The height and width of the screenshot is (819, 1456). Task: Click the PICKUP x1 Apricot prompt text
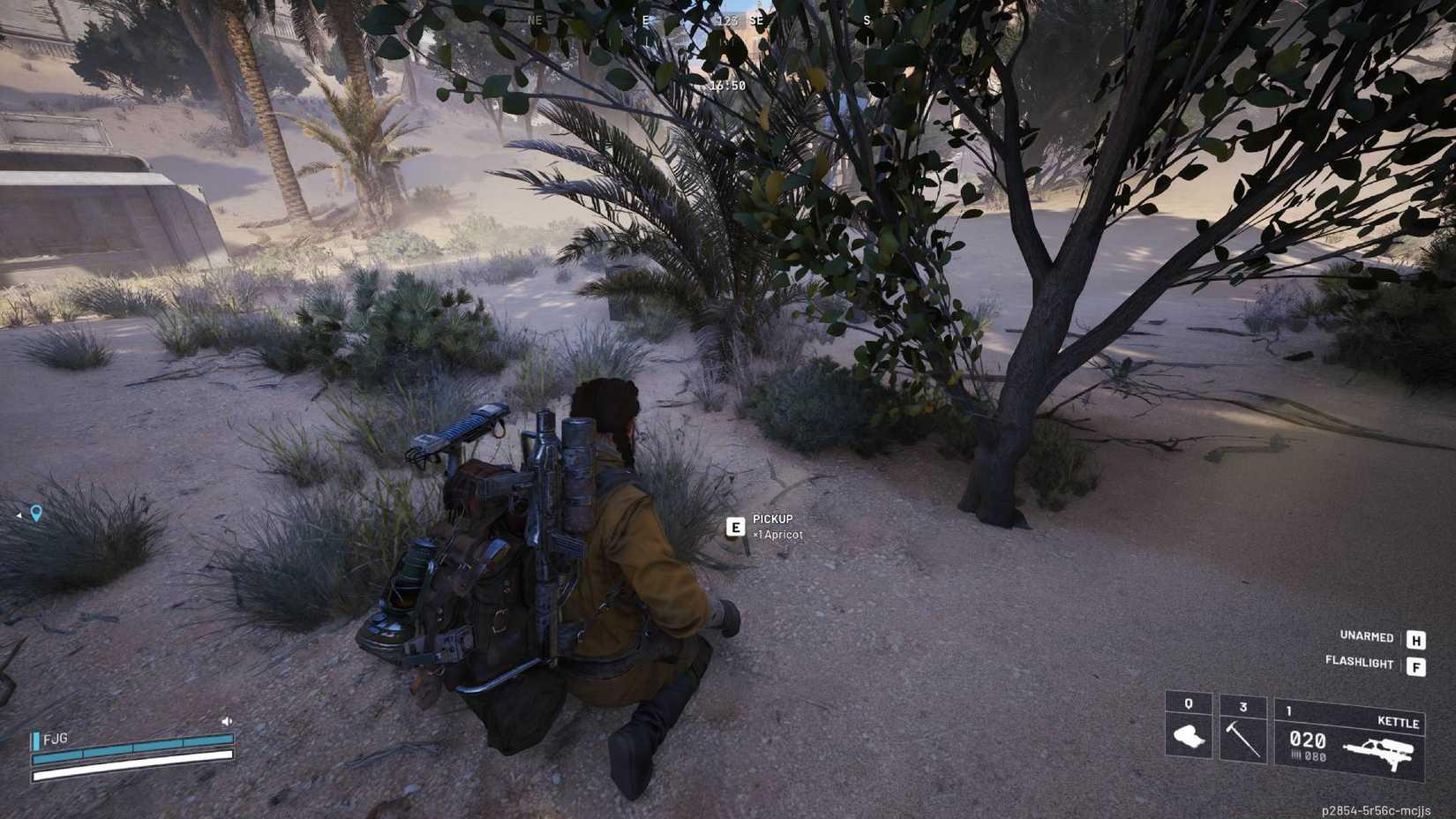click(x=774, y=526)
